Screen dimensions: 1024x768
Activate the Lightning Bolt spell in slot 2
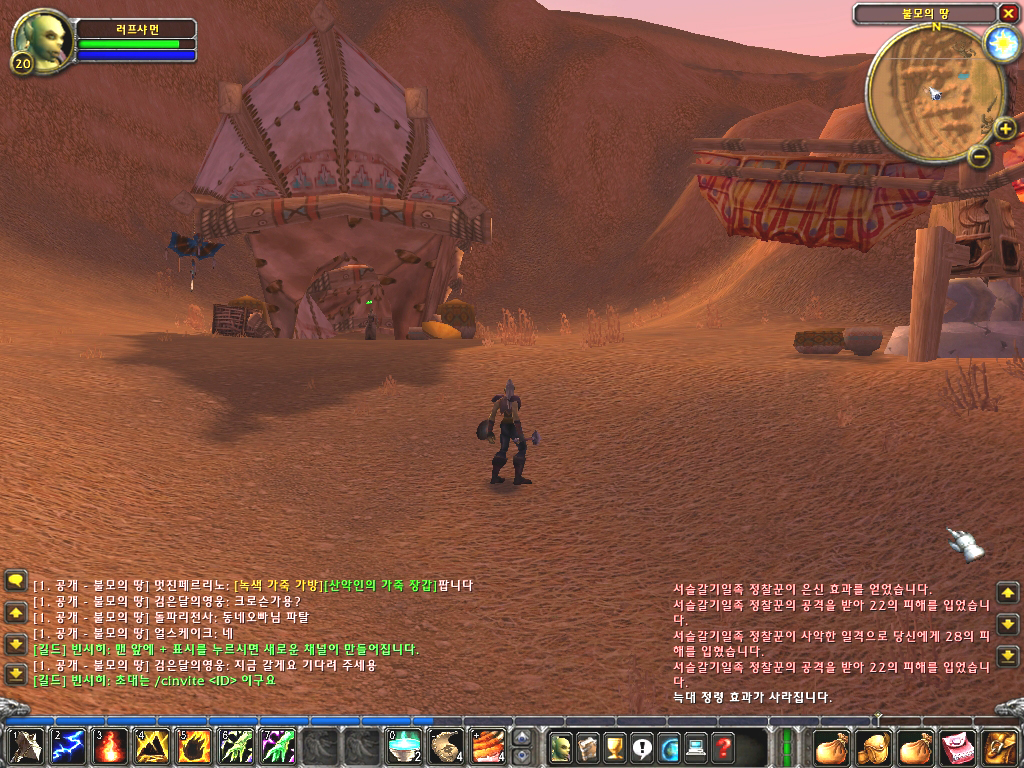pos(67,747)
